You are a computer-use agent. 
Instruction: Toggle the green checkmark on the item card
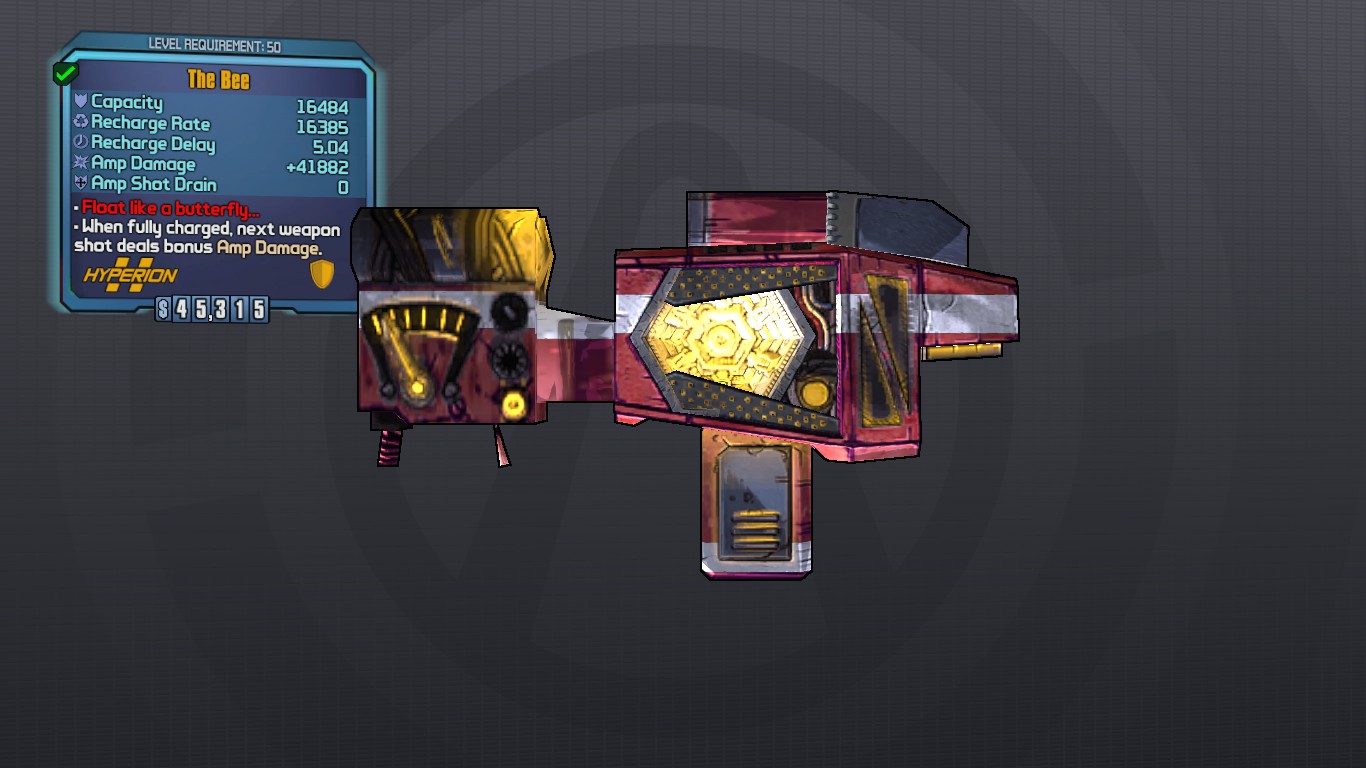(63, 71)
